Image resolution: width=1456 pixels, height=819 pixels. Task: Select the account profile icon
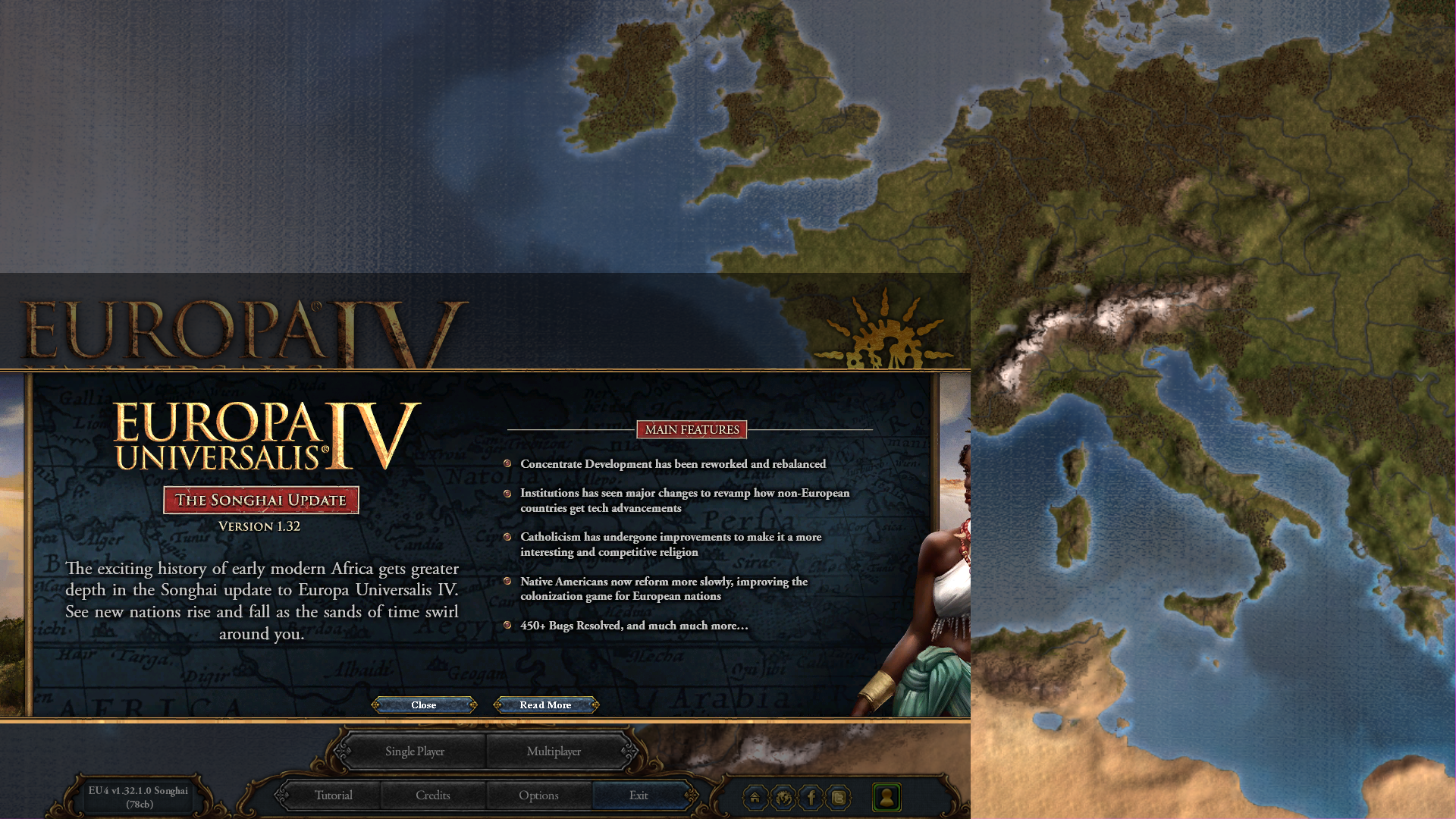[x=887, y=798]
